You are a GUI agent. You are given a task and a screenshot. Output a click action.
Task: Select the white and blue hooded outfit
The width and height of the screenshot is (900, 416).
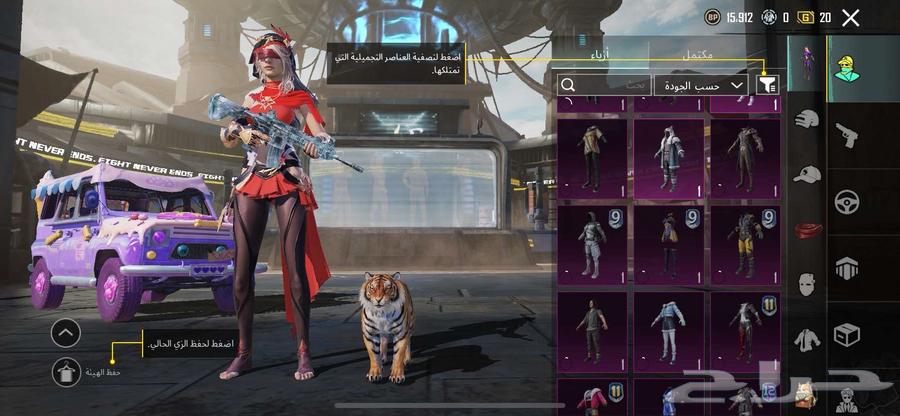[668, 158]
